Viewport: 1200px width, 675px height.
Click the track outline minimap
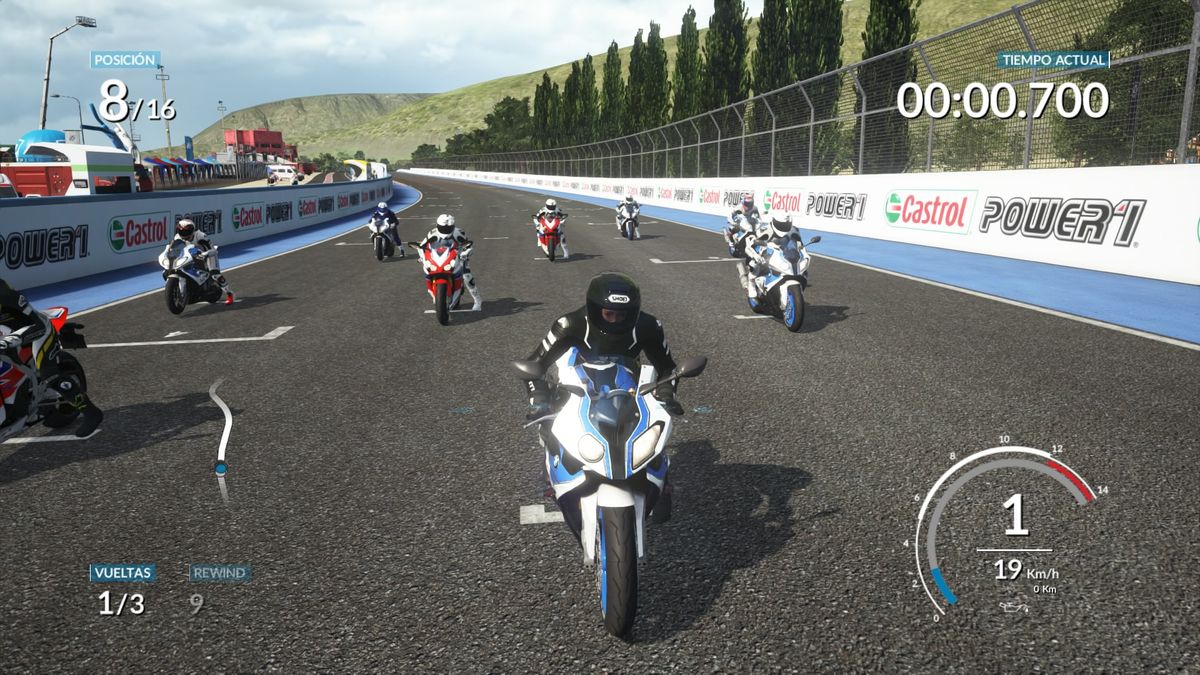tap(222, 436)
